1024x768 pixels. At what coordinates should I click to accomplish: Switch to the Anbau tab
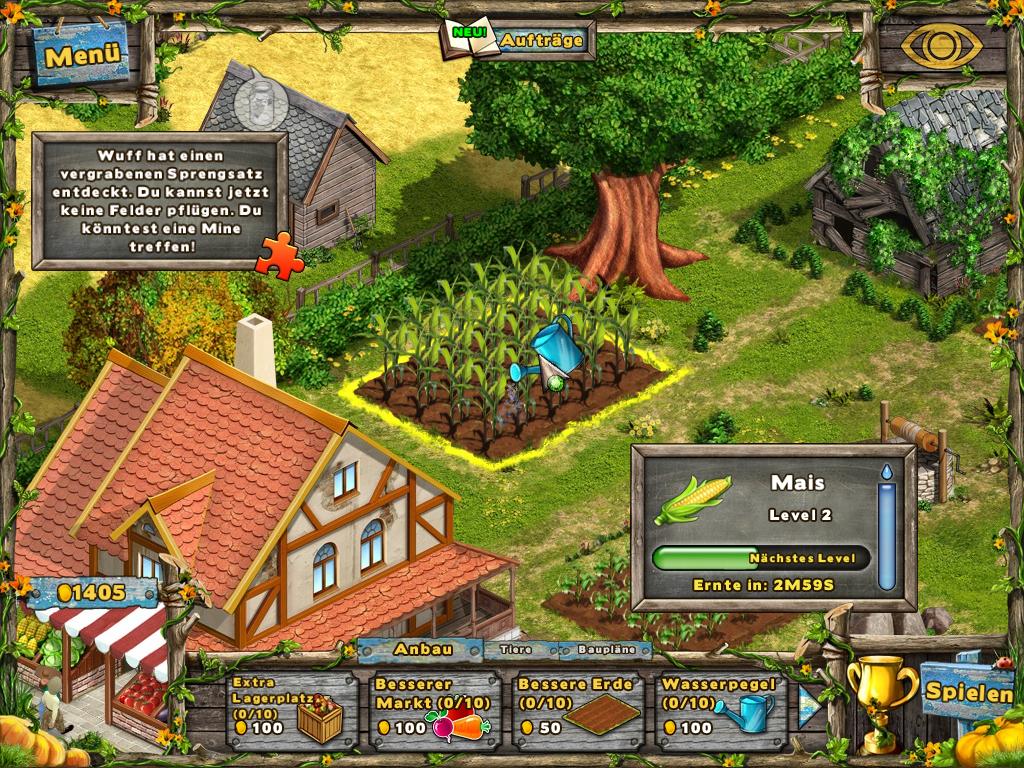tap(423, 649)
